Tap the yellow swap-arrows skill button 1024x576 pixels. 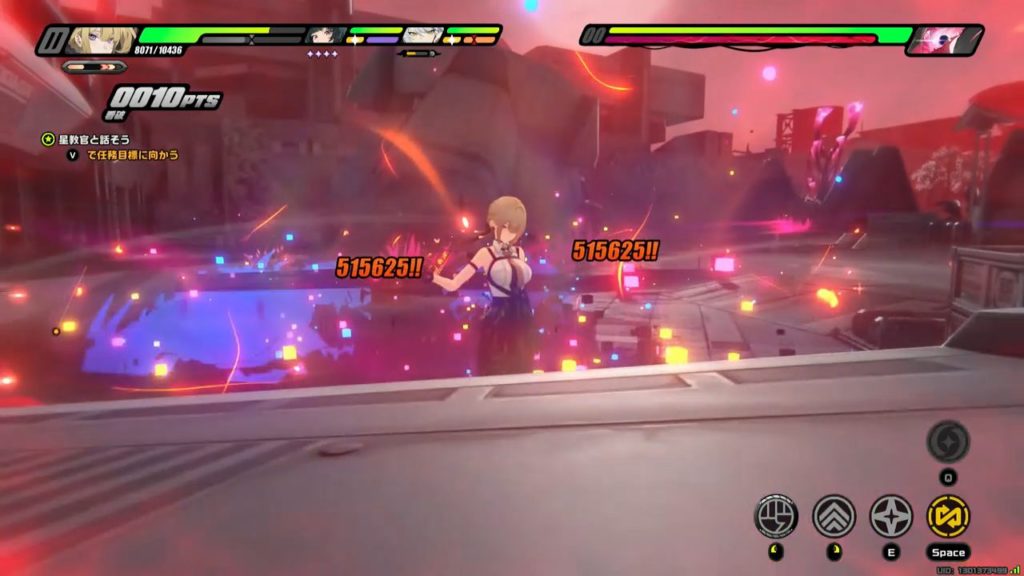pyautogui.click(x=948, y=515)
